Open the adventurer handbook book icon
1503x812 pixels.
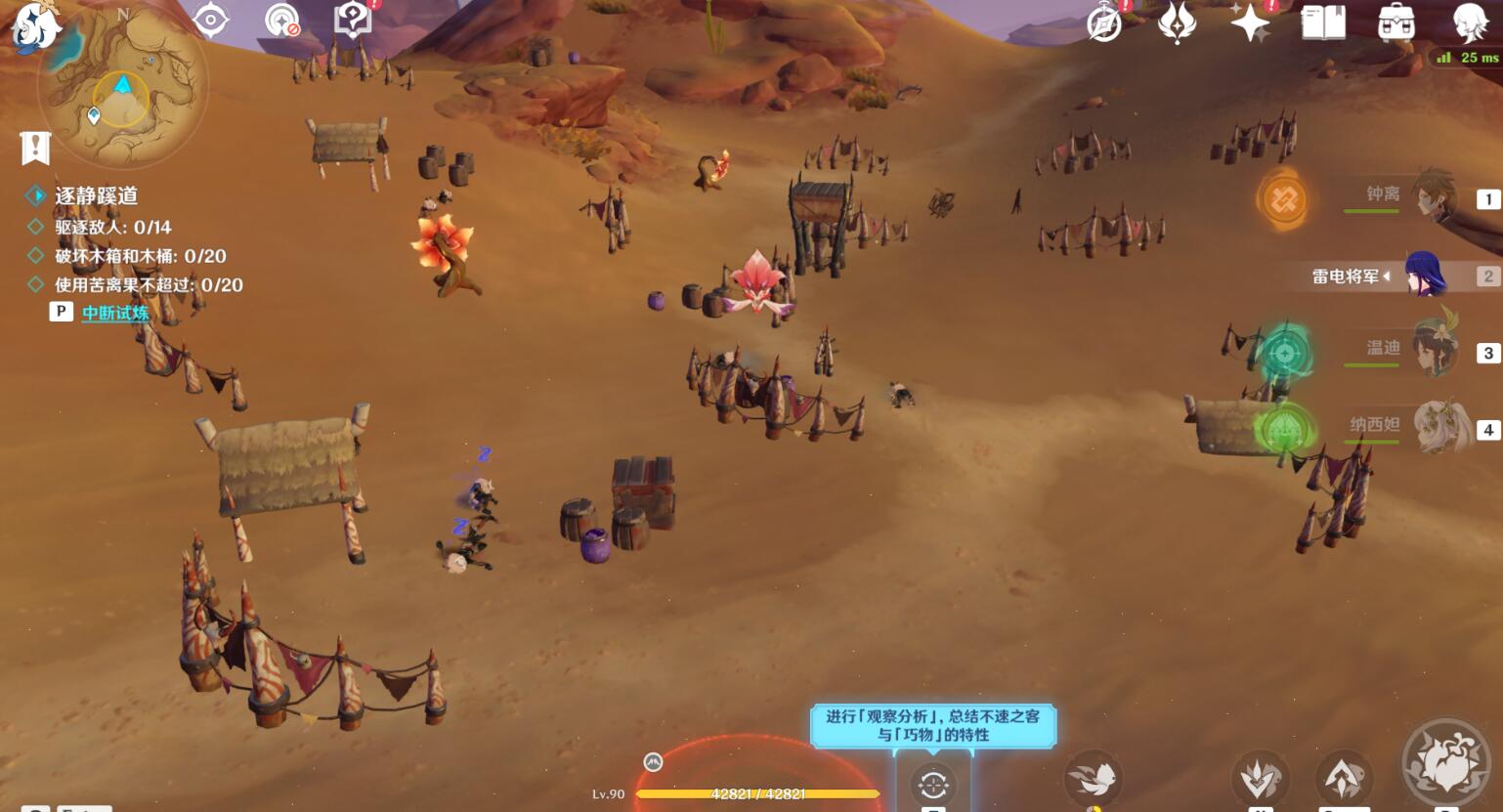pyautogui.click(x=1323, y=22)
